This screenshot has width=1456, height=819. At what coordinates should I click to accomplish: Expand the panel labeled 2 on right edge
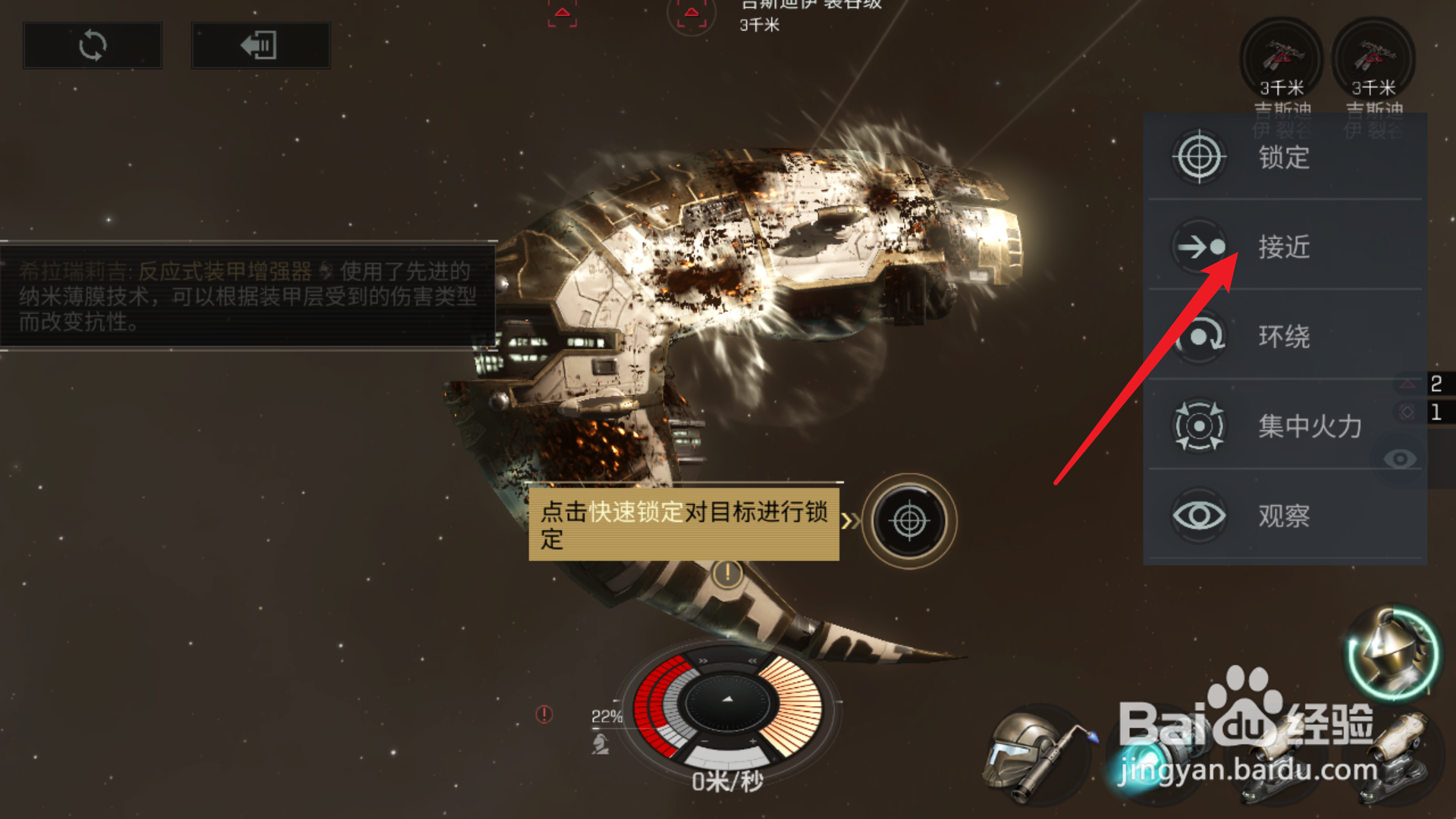1436,382
